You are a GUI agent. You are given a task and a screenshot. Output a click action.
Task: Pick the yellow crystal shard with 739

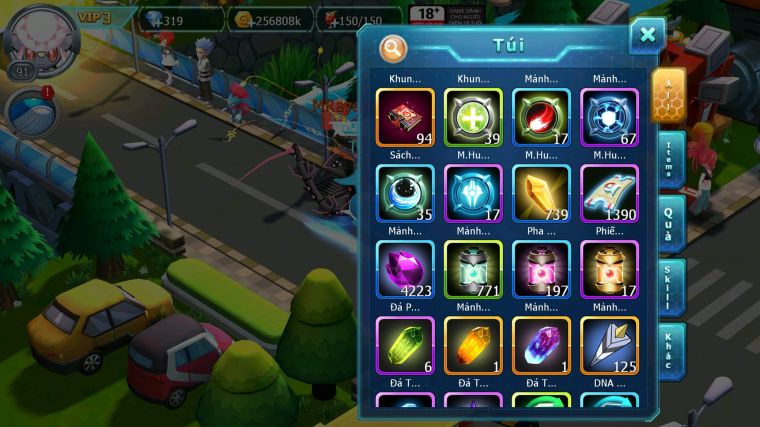(x=541, y=194)
